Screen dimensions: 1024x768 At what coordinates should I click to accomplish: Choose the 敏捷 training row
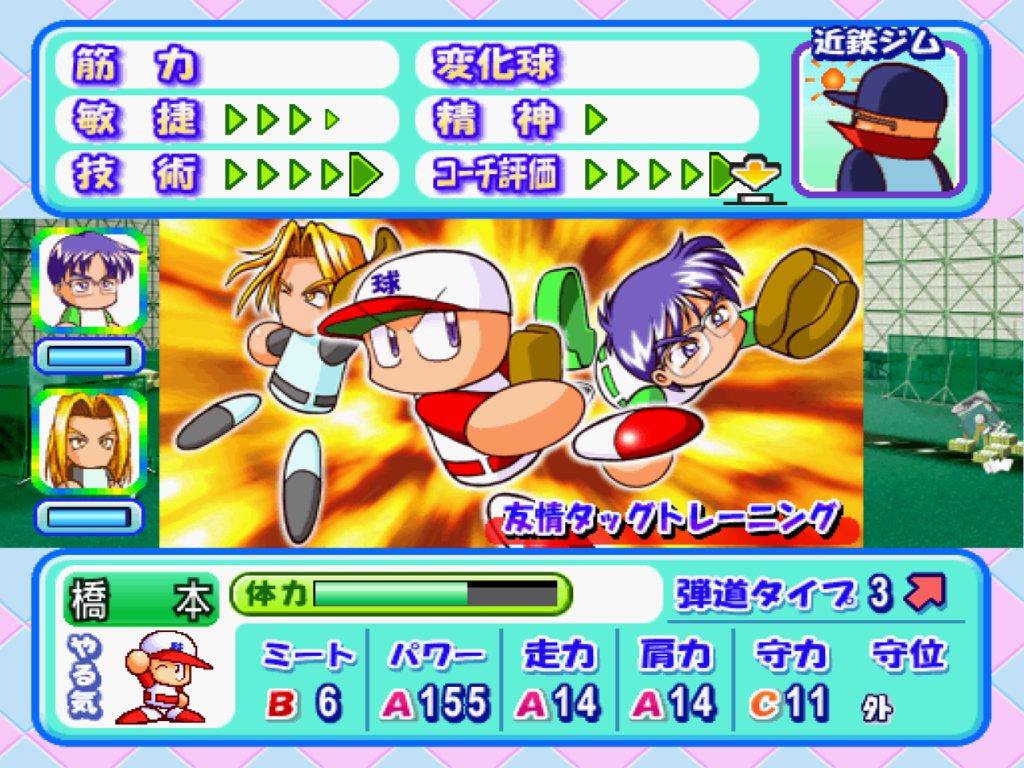228,120
